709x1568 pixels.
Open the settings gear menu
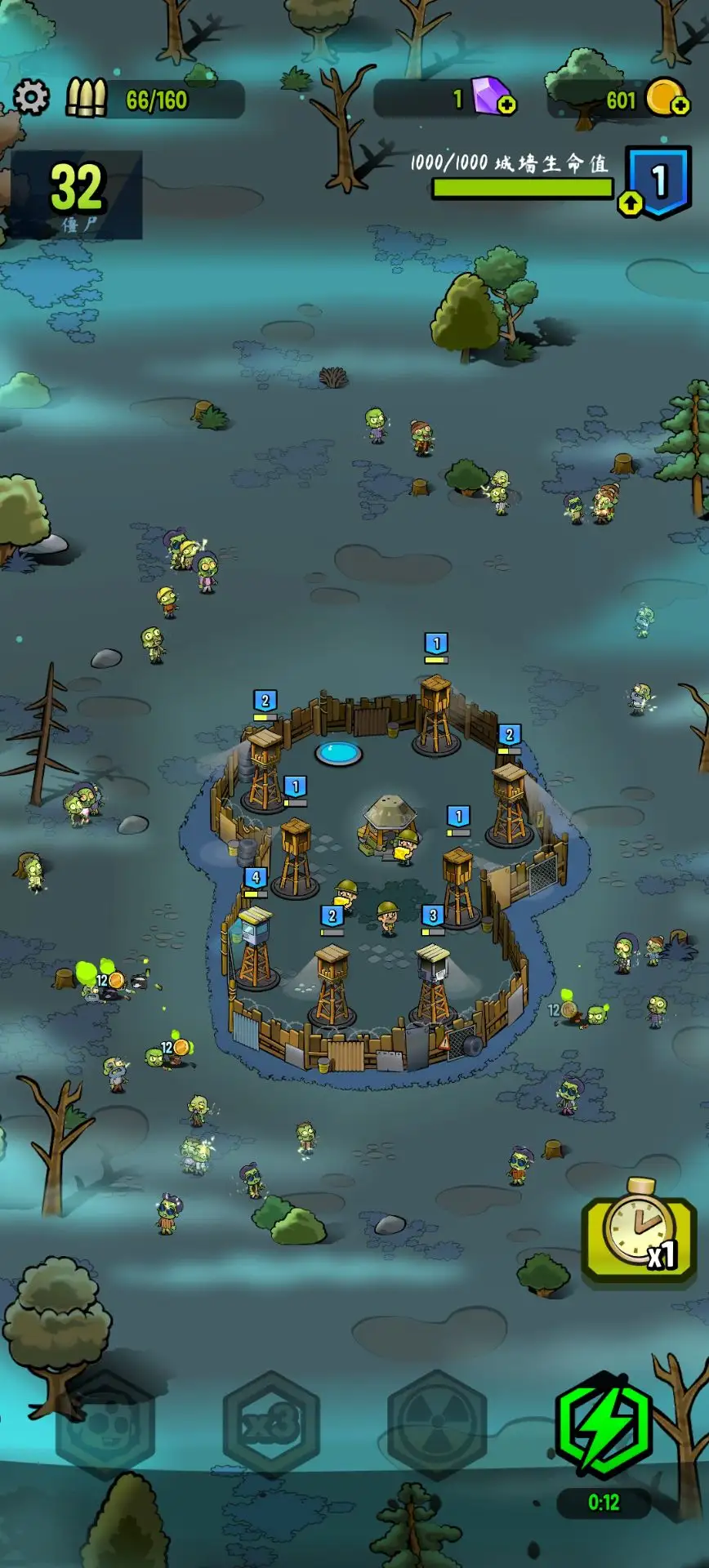pos(31,98)
